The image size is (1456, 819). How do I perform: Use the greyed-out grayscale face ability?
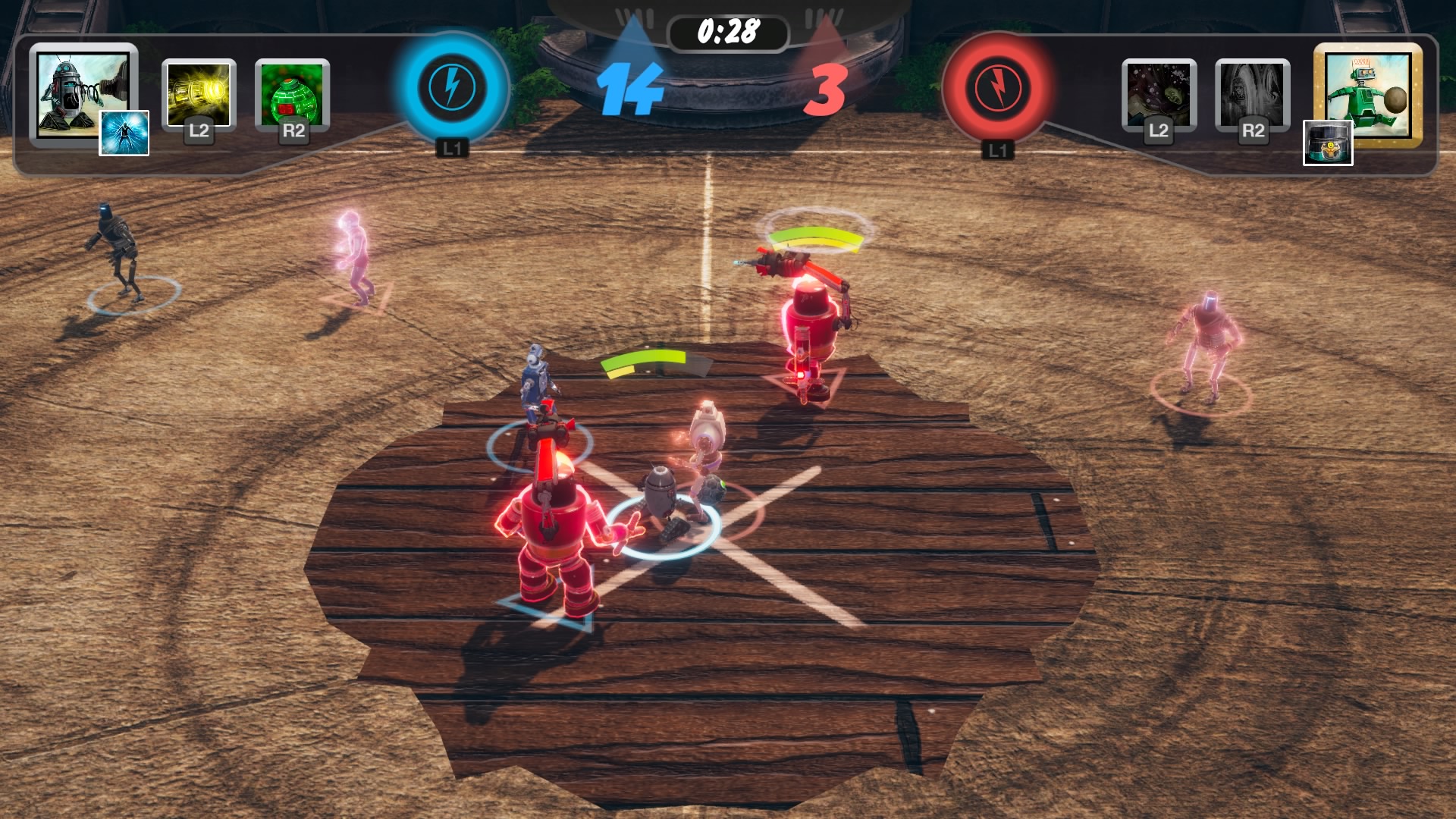click(x=1252, y=94)
